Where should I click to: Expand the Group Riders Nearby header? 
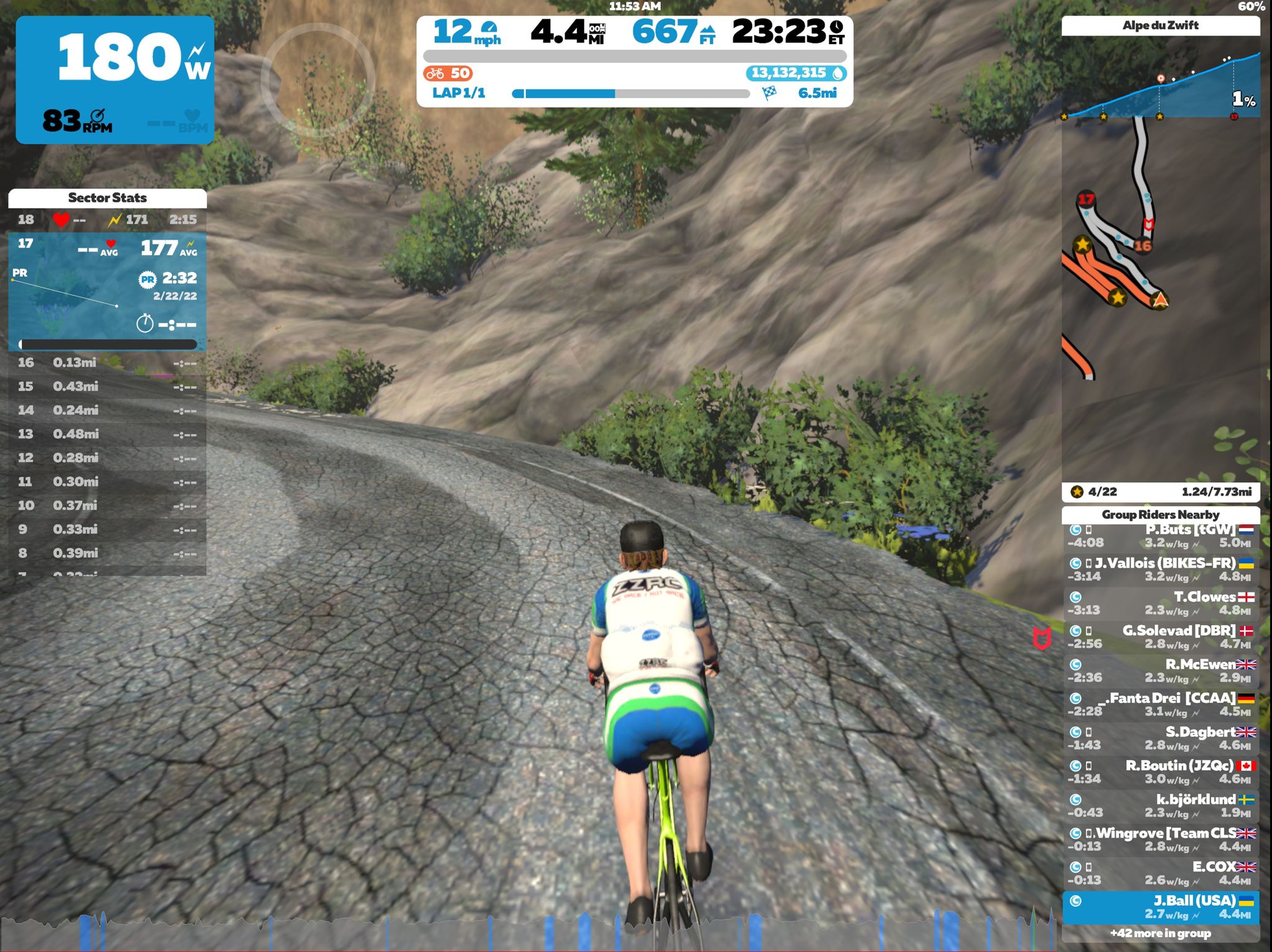coord(1160,515)
